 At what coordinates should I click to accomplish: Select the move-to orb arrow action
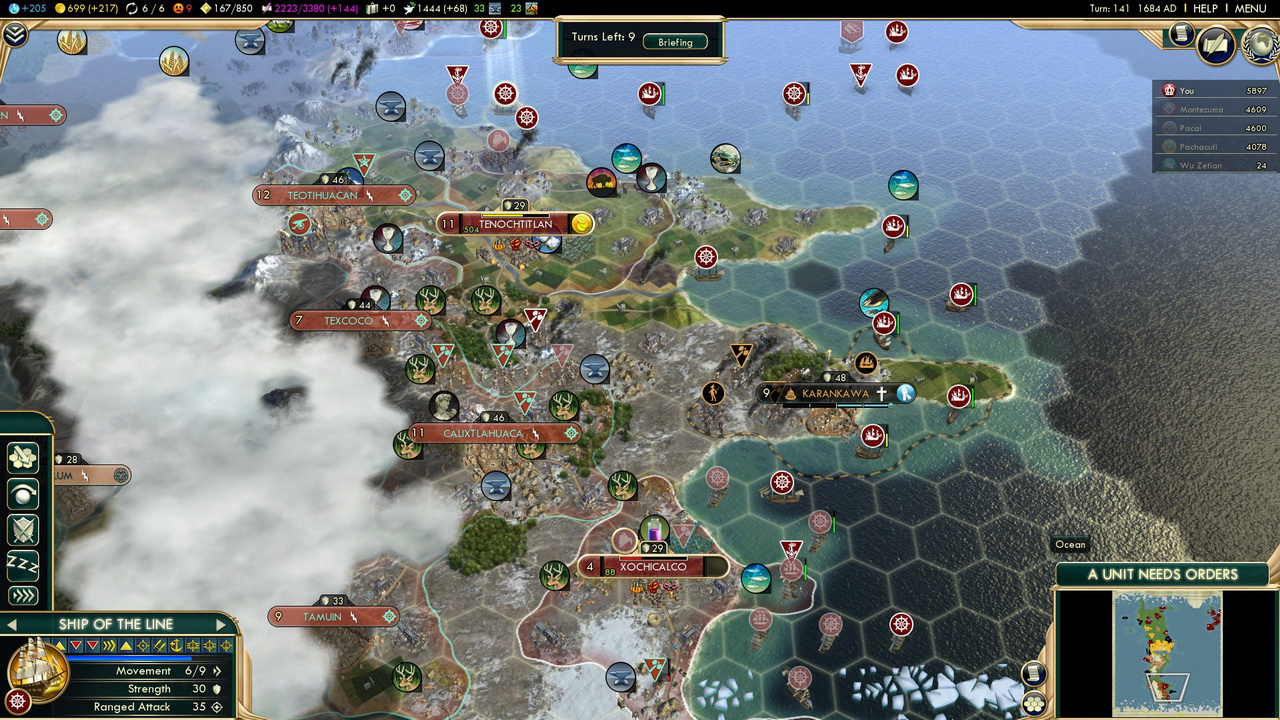(22, 494)
